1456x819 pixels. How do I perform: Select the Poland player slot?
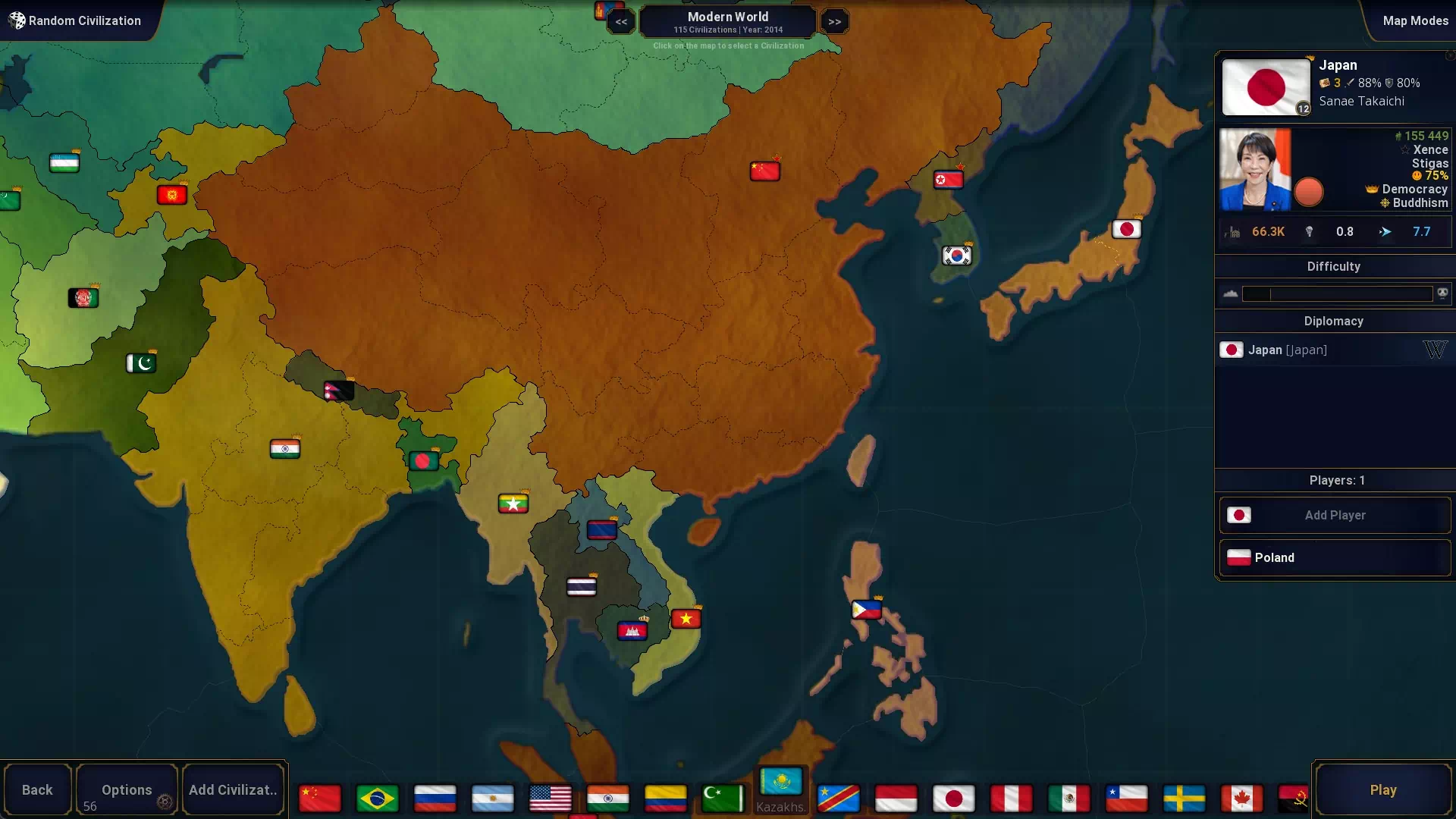[x=1334, y=557]
